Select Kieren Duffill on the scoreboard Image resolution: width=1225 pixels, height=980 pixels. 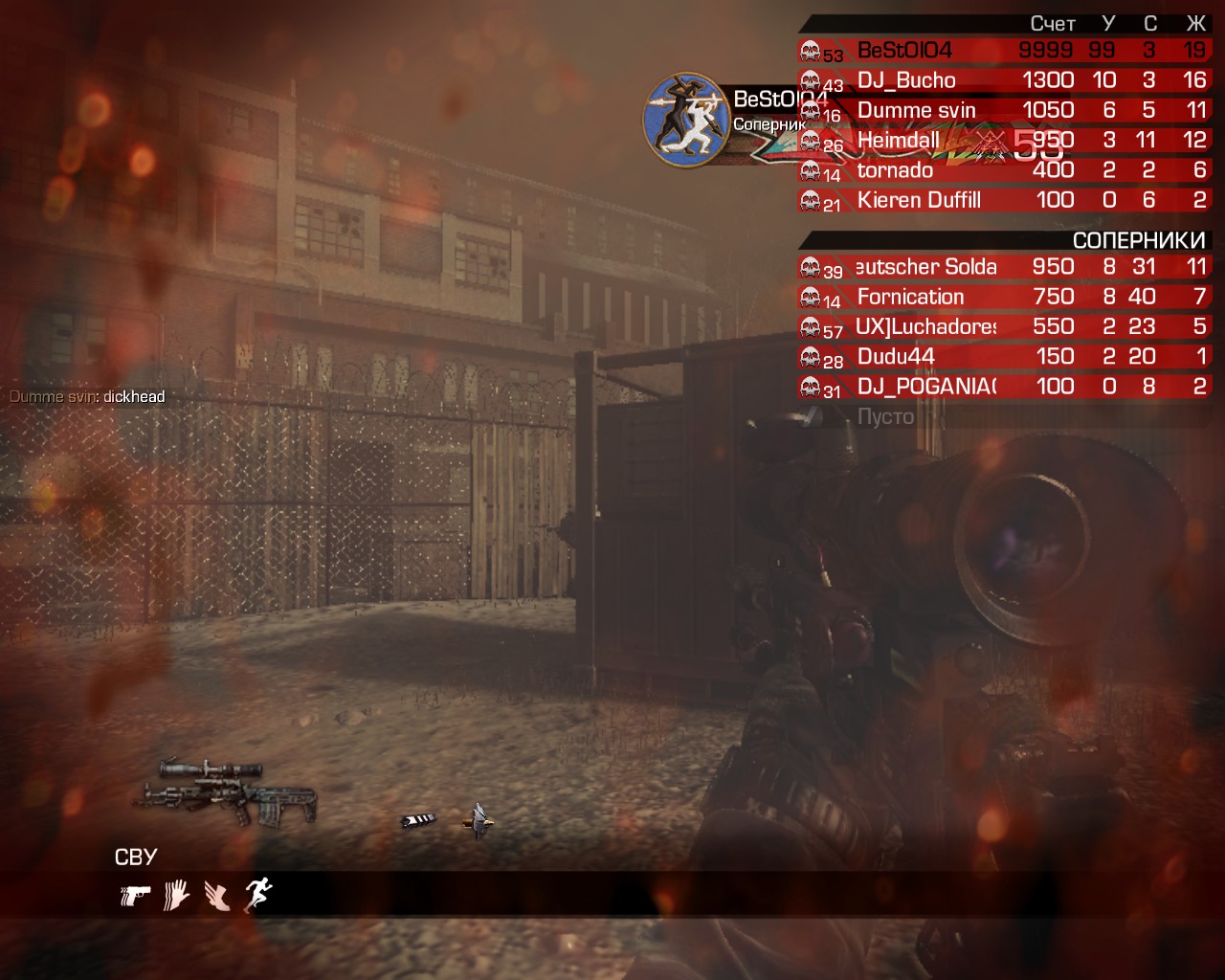(1003, 200)
